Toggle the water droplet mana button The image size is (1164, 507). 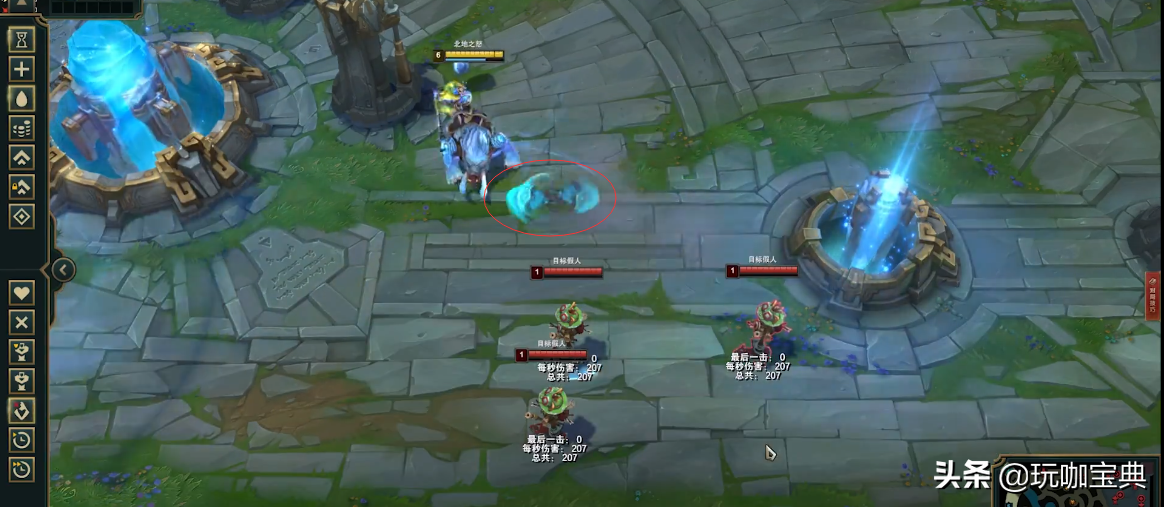[x=22, y=98]
